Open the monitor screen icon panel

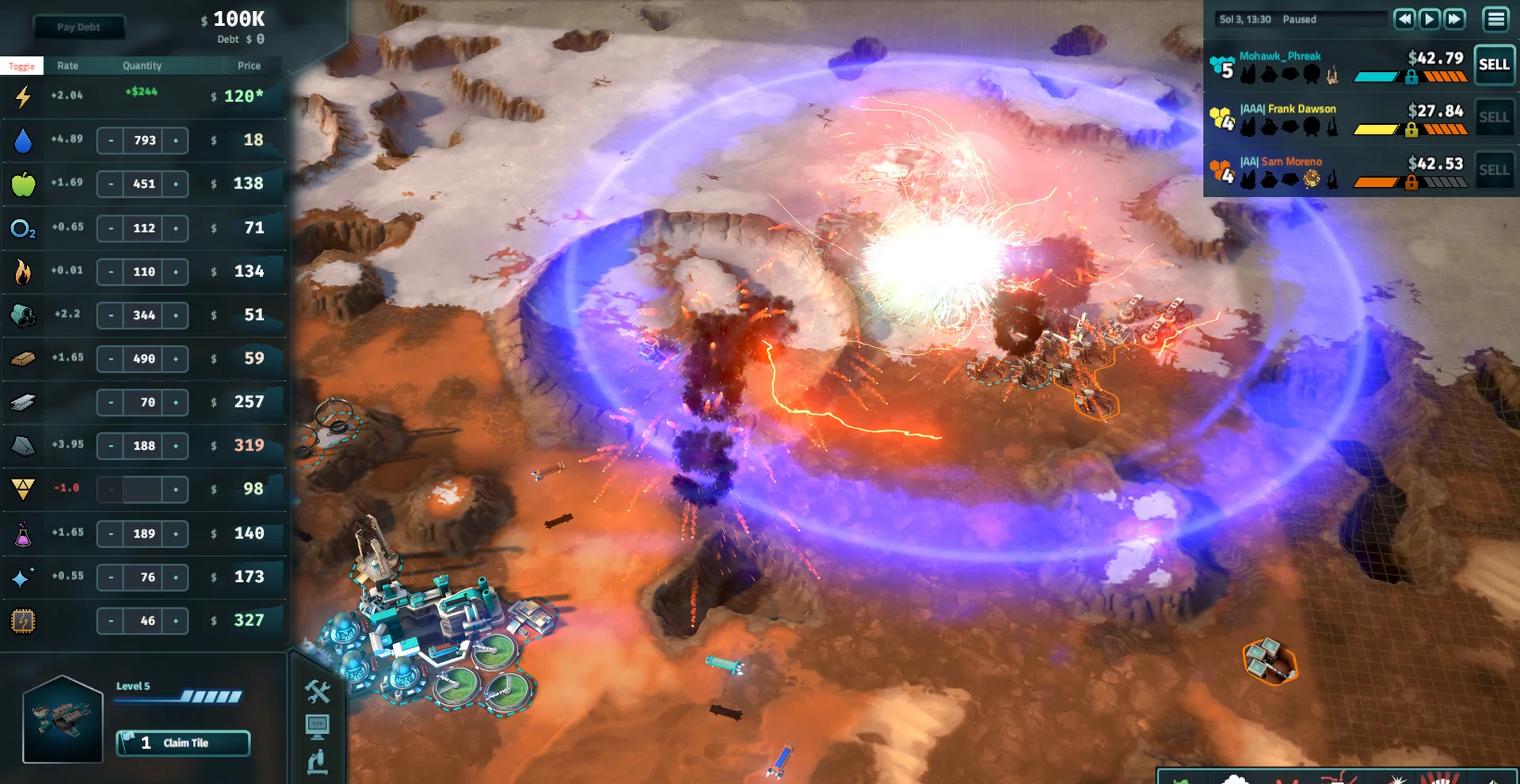[x=318, y=725]
